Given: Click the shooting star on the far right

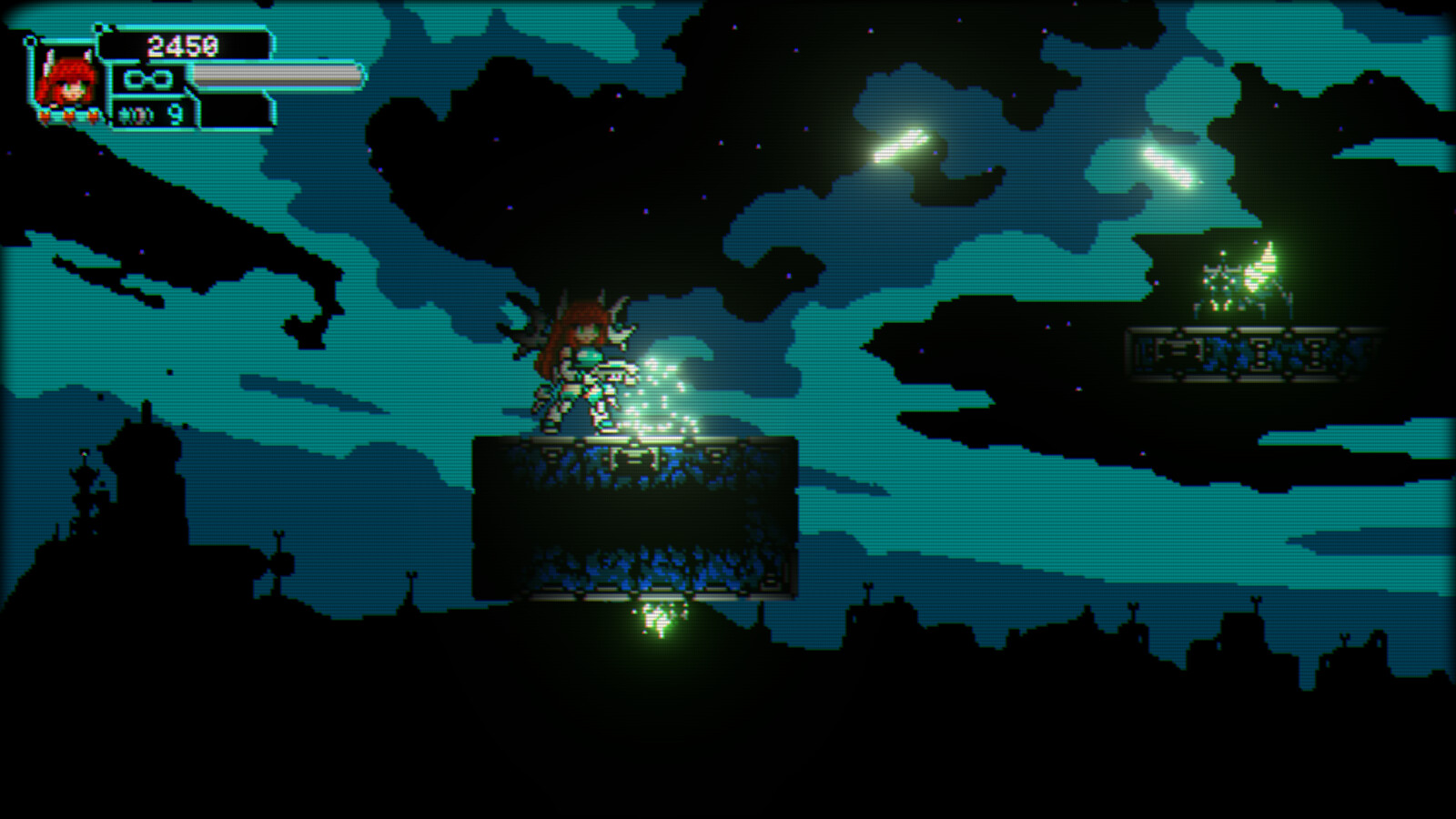Looking at the screenshot, I should (x=1174, y=168).
